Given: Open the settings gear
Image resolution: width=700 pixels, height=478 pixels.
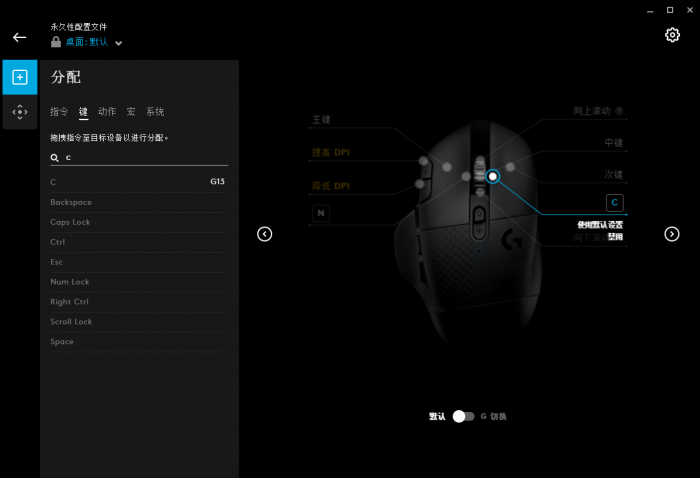Looking at the screenshot, I should coord(672,35).
